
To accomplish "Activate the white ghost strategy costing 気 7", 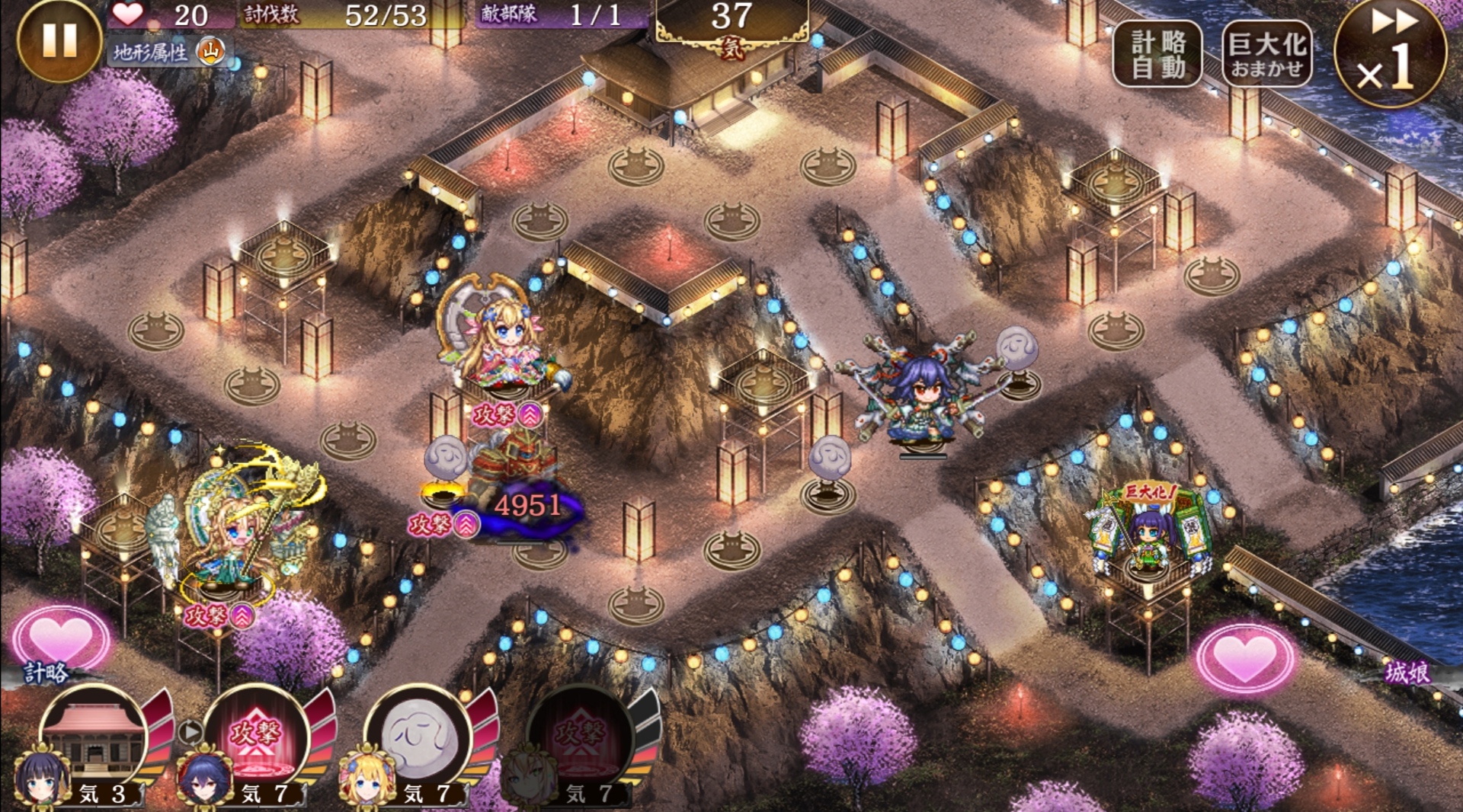I will click(x=419, y=737).
